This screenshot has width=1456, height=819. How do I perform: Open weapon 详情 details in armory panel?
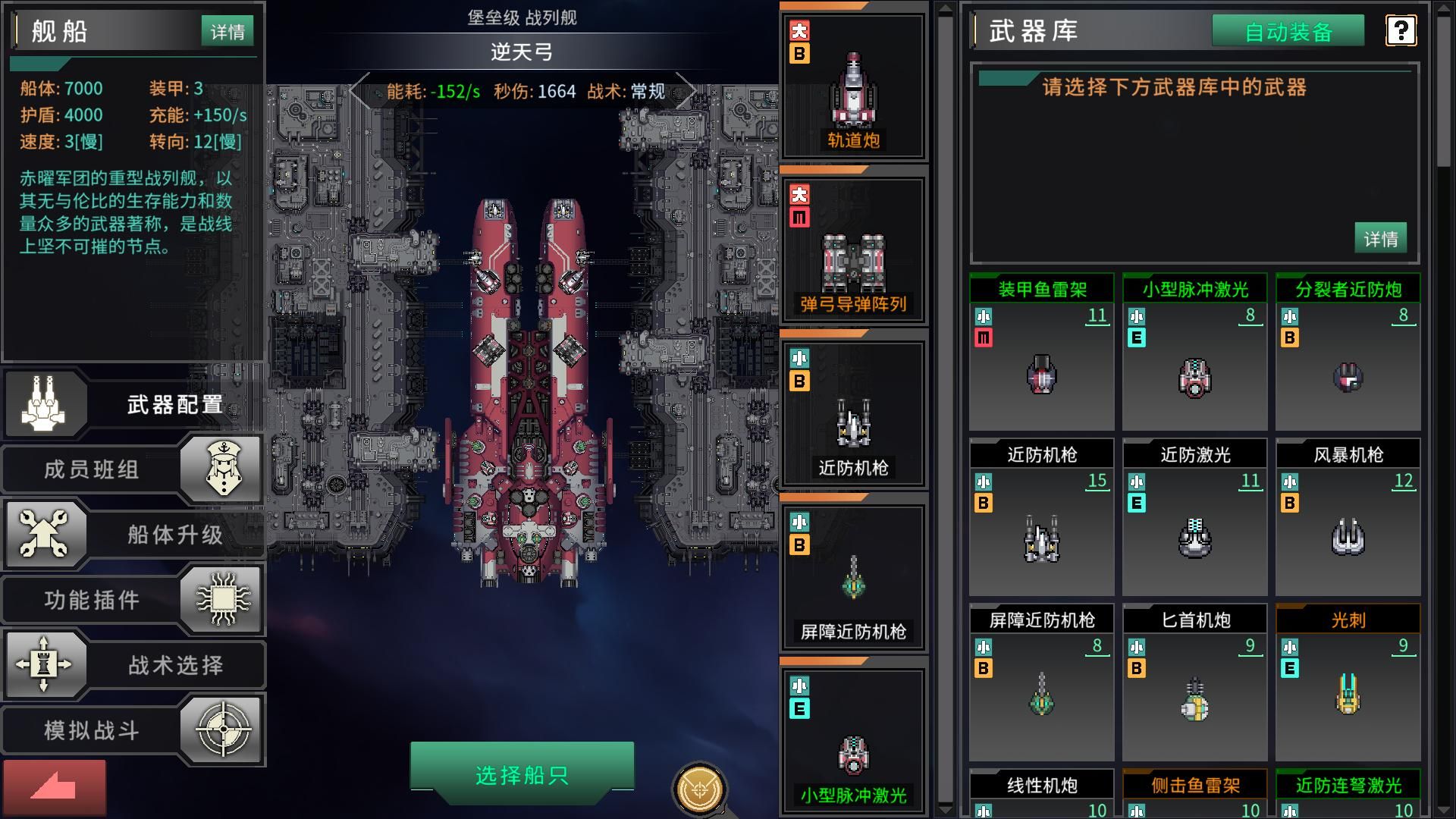1380,239
